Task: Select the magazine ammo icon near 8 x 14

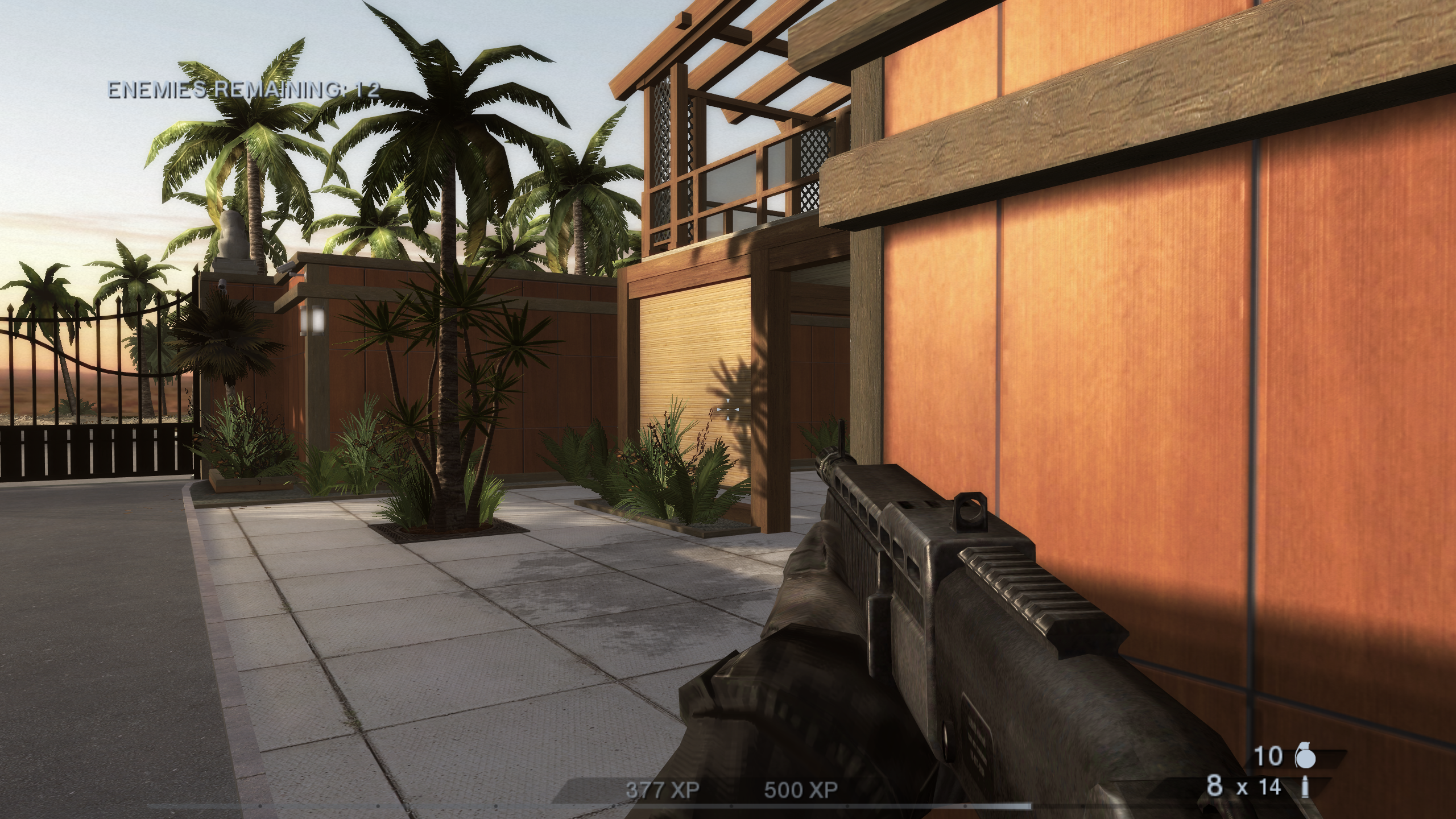Action: pos(1305,788)
